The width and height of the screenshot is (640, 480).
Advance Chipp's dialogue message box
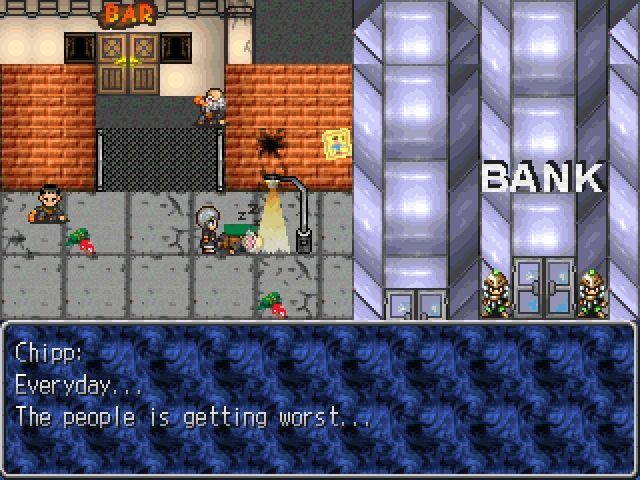tap(319, 397)
